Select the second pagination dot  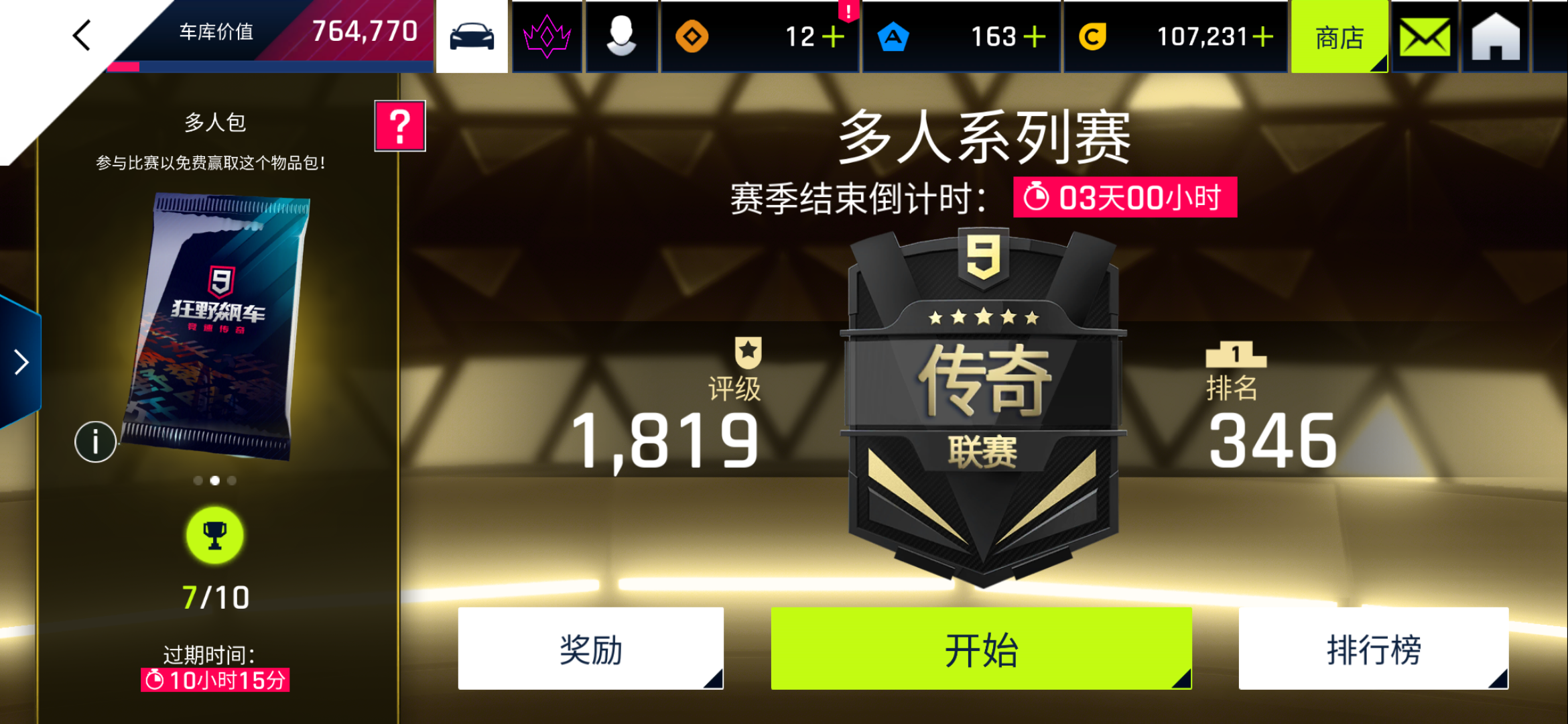tap(215, 480)
